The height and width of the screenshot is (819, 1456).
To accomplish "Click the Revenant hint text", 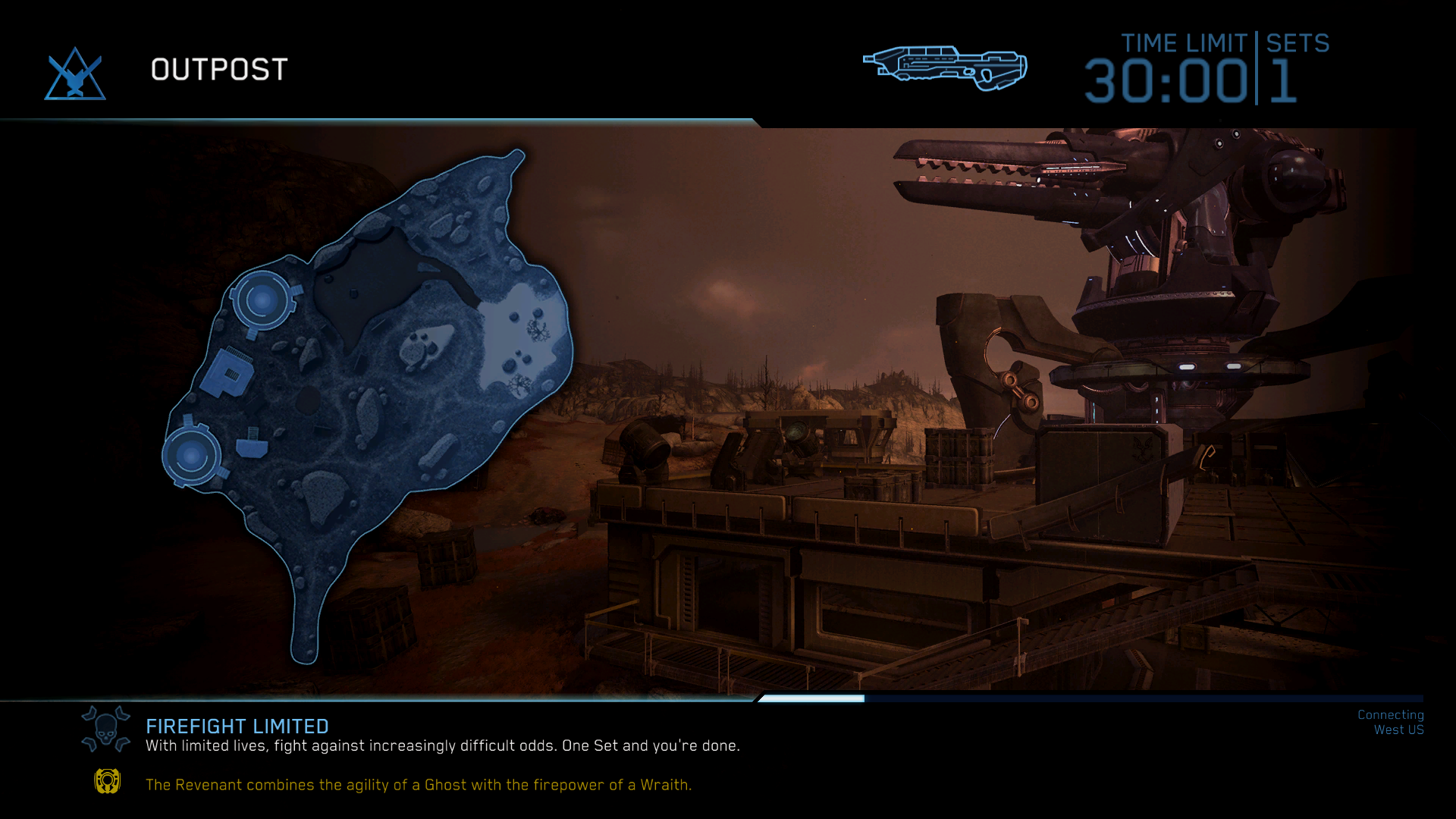I will tap(419, 785).
